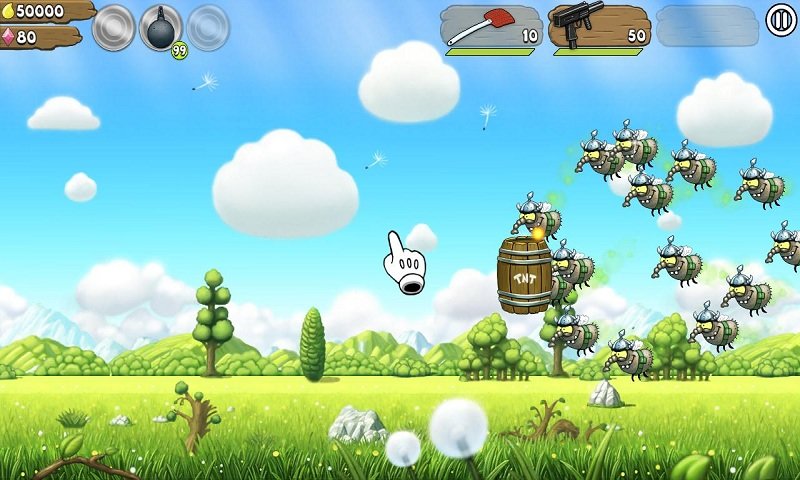This screenshot has height=480, width=800.
Task: Pause the game
Action: [781, 20]
